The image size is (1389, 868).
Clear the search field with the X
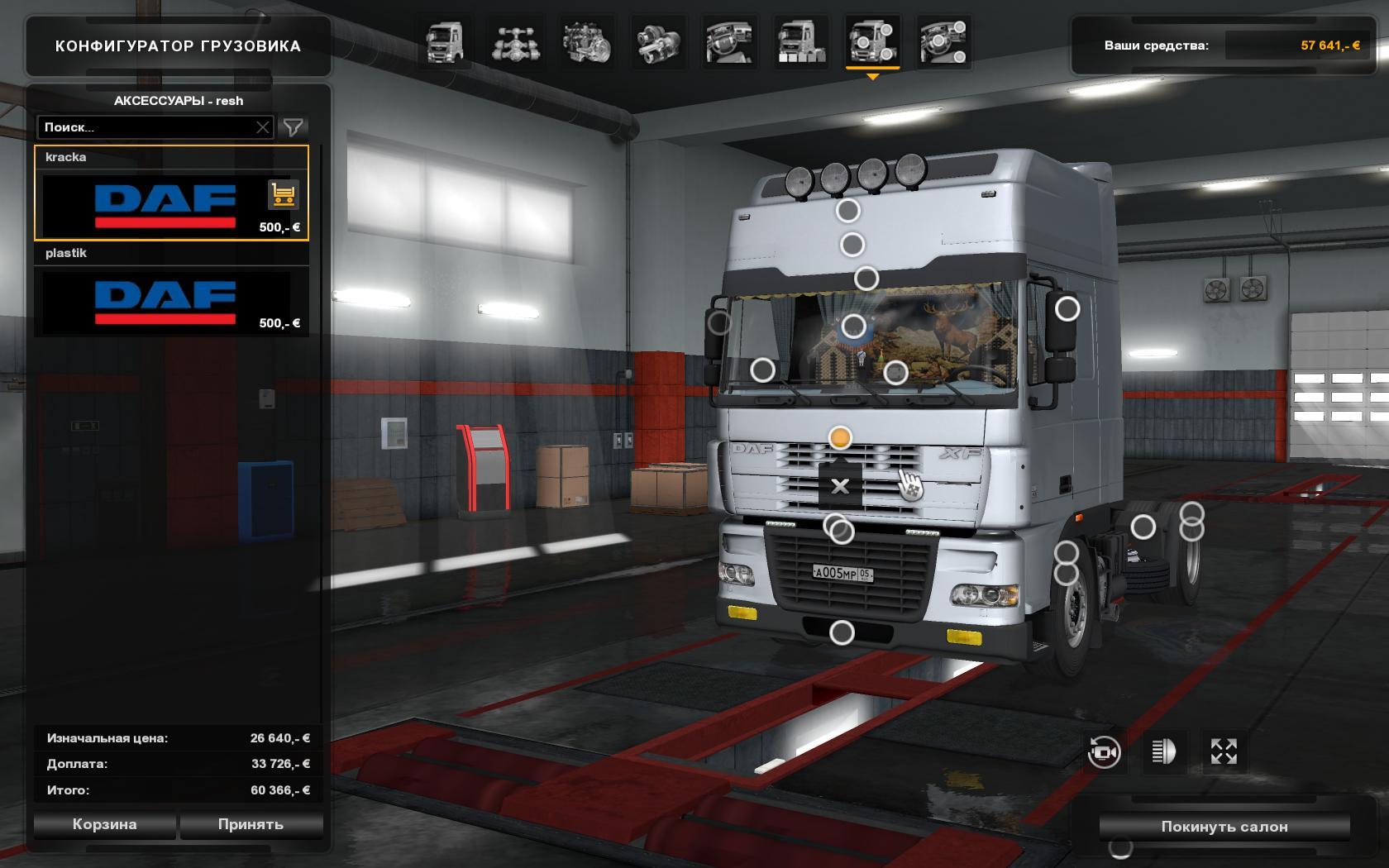[263, 127]
